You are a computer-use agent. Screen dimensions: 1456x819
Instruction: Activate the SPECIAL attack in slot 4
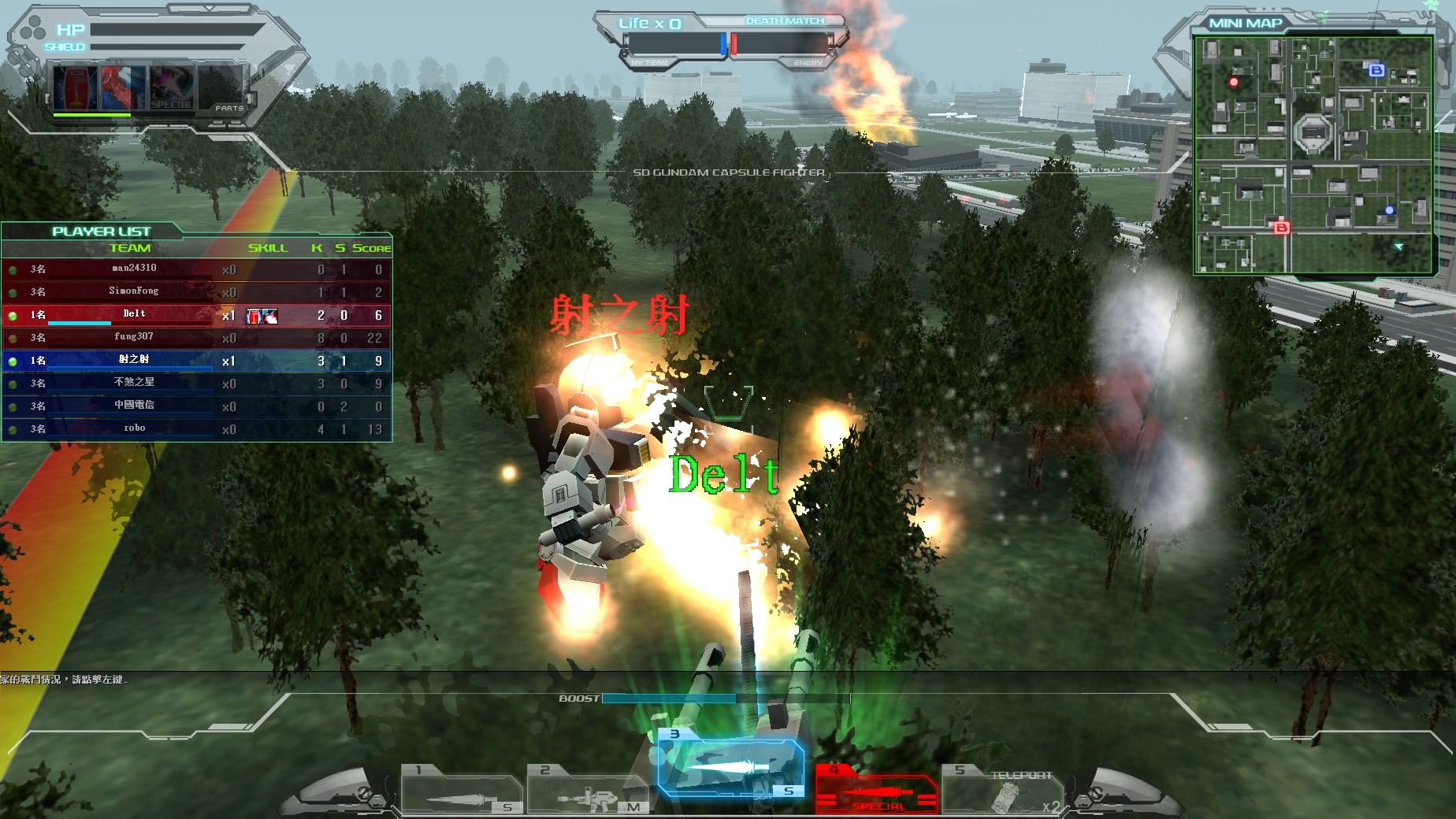point(877,787)
